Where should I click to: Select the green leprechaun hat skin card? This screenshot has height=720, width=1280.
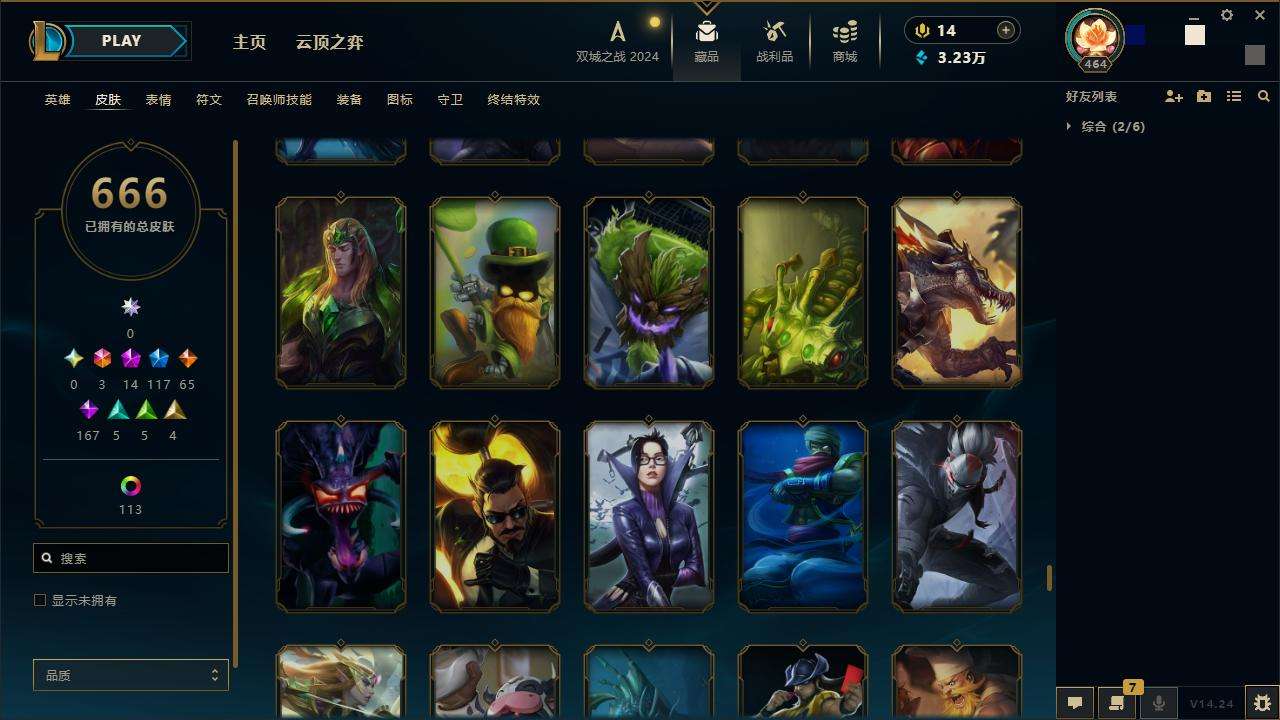495,291
